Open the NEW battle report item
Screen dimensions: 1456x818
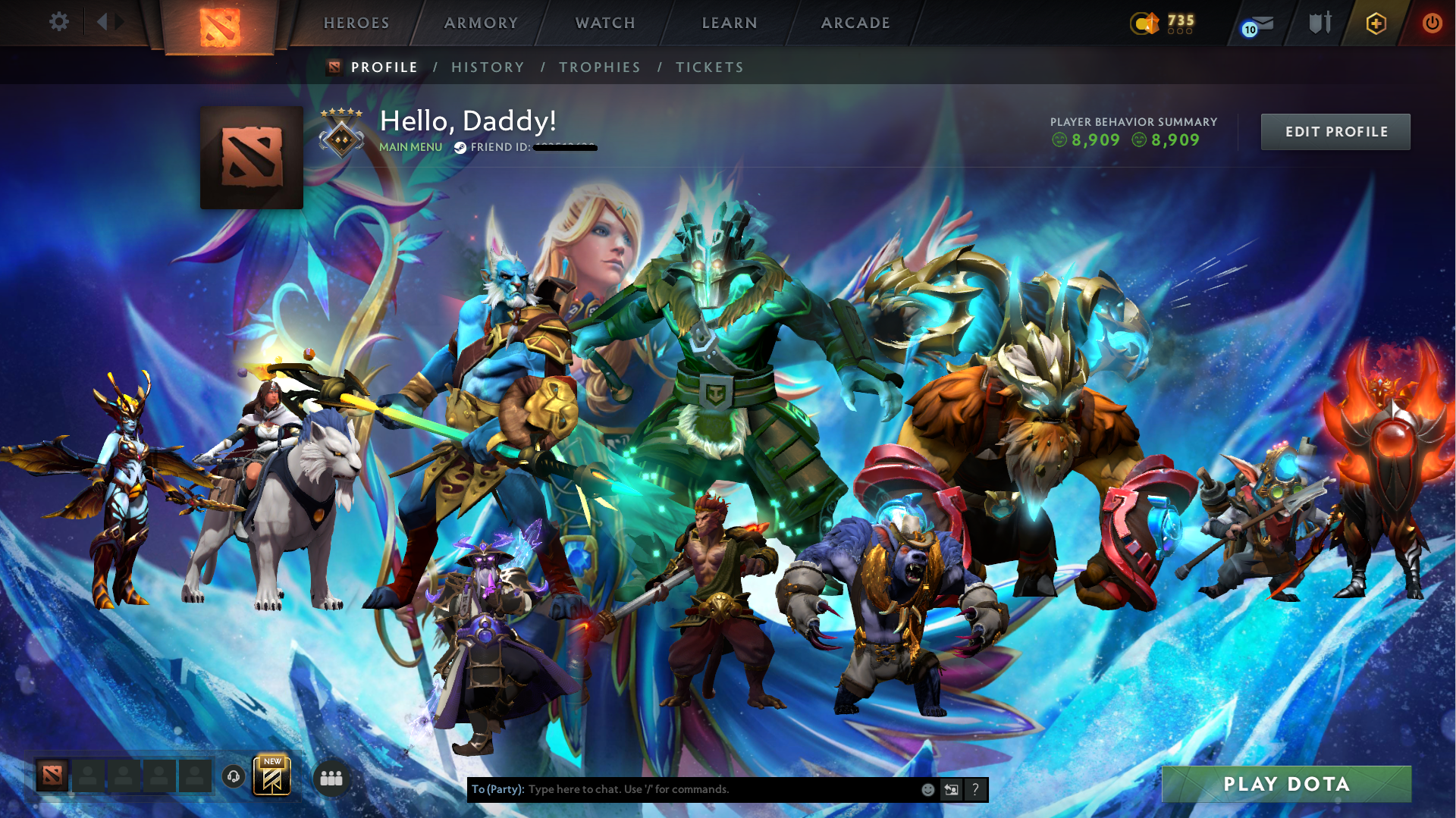(273, 775)
